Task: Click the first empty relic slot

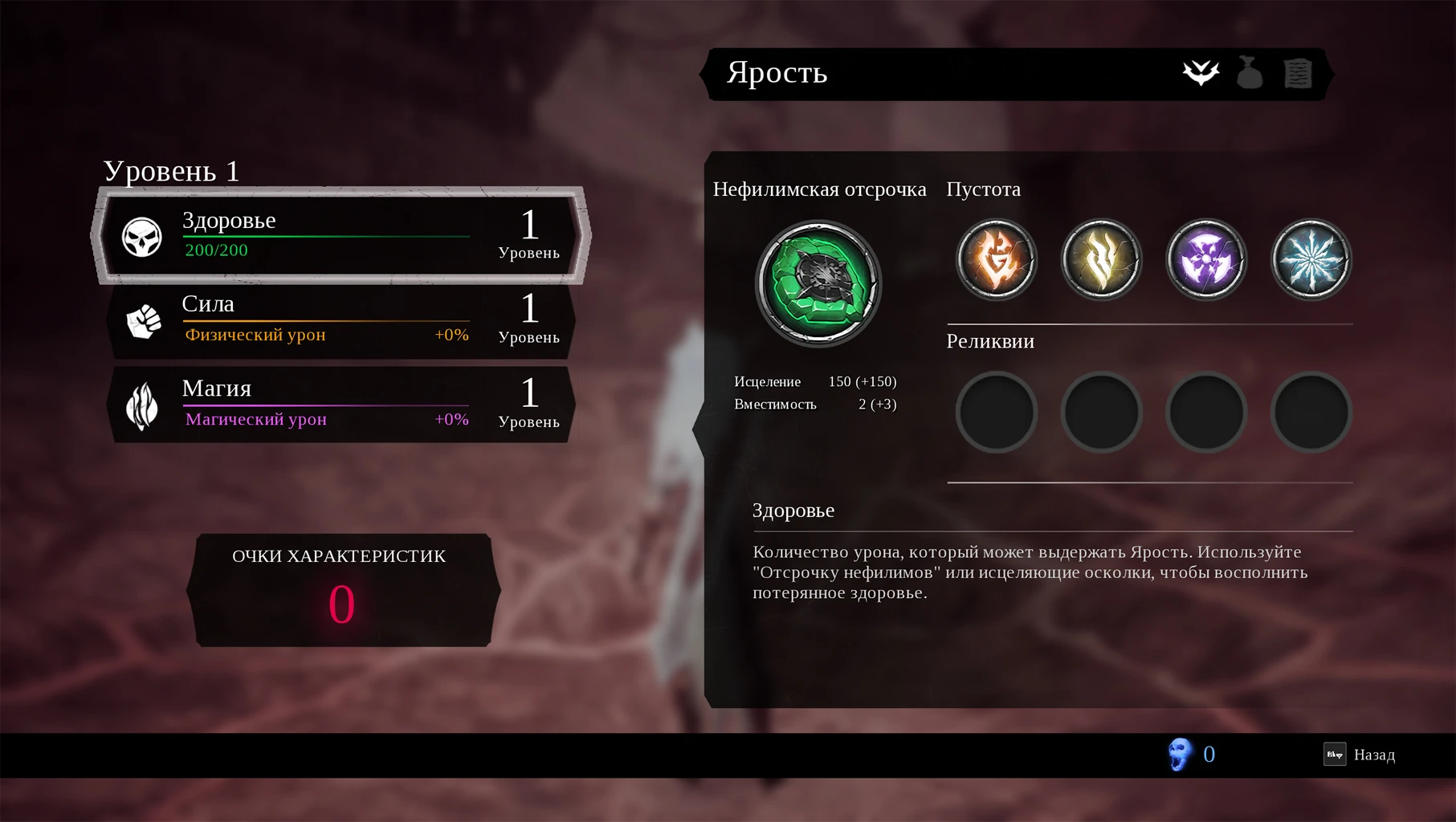Action: pyautogui.click(x=996, y=412)
